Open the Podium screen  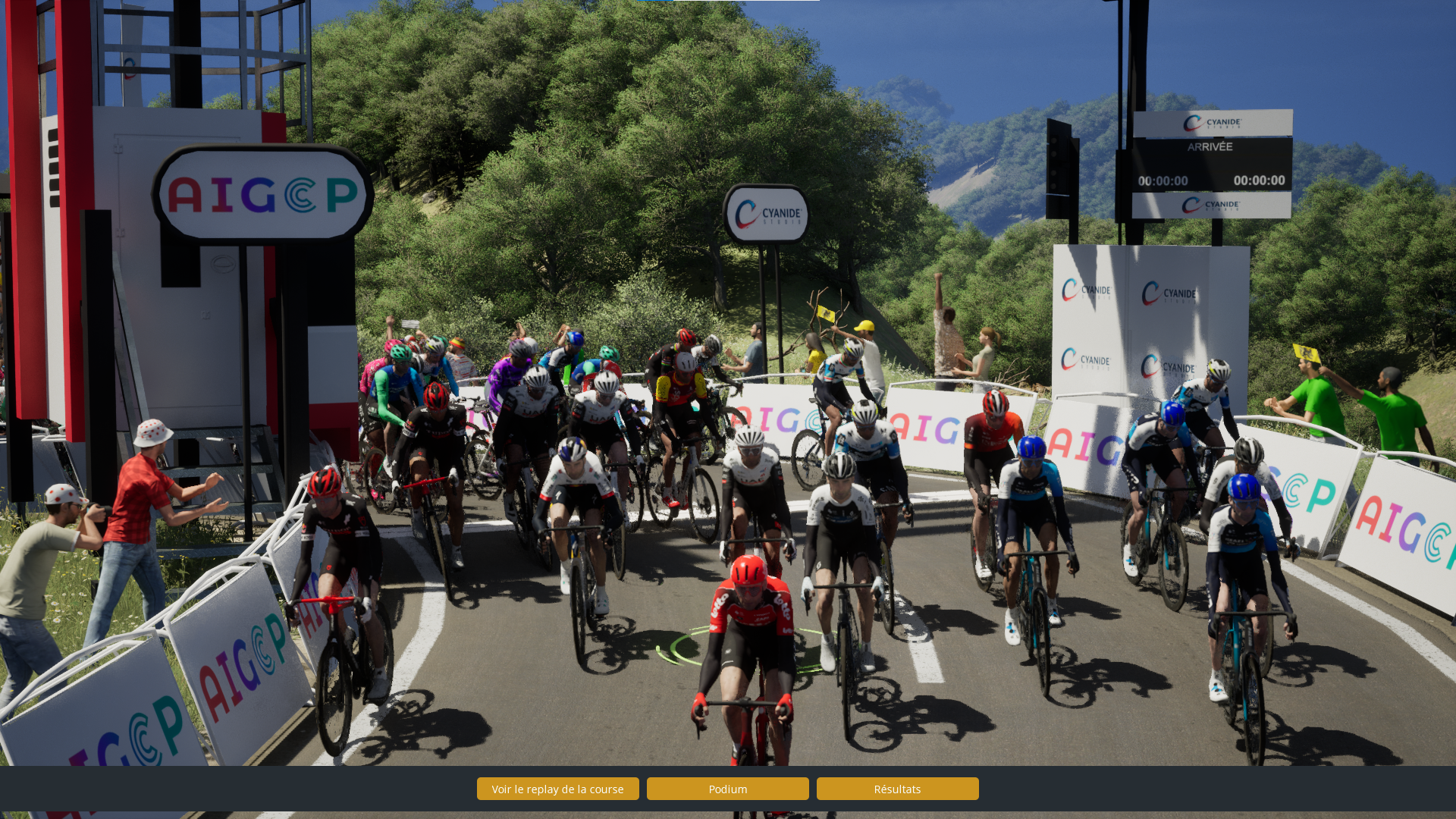click(727, 789)
